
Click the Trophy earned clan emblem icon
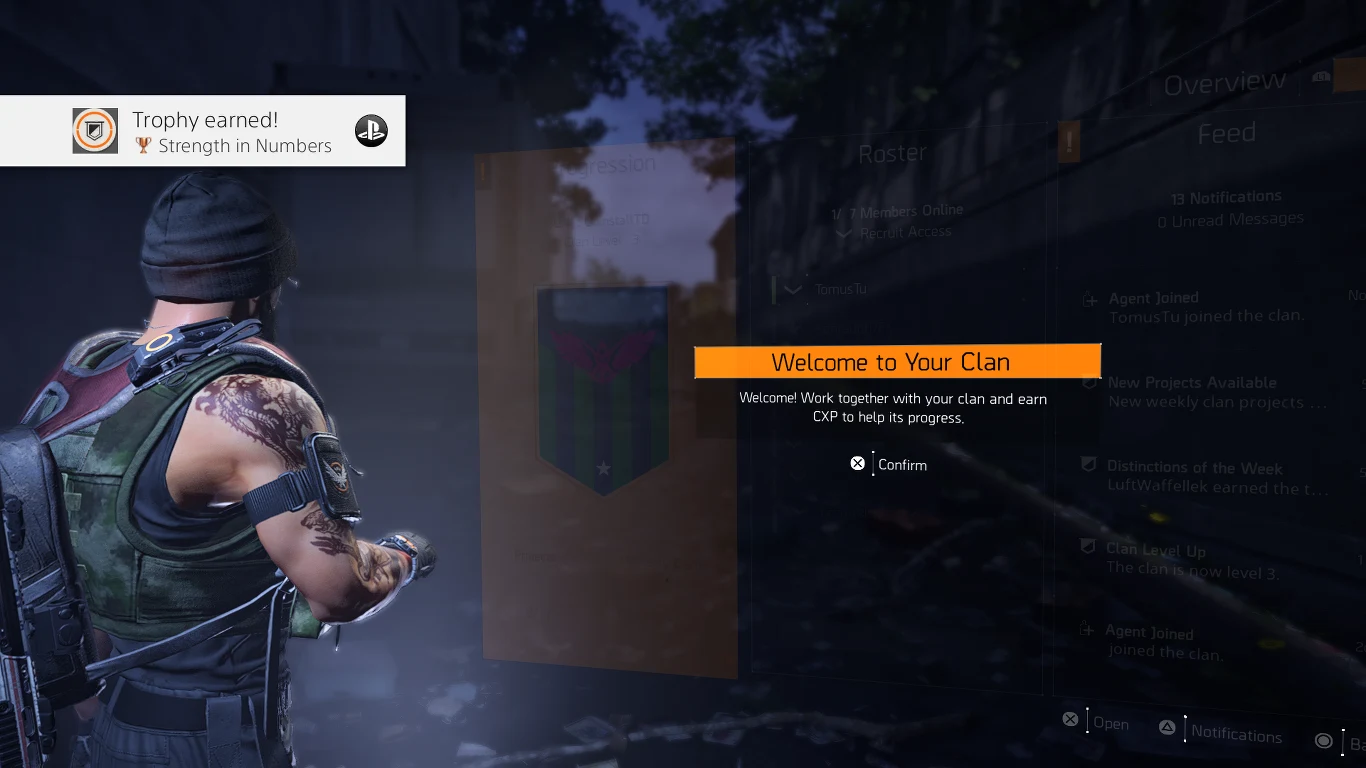click(94, 130)
